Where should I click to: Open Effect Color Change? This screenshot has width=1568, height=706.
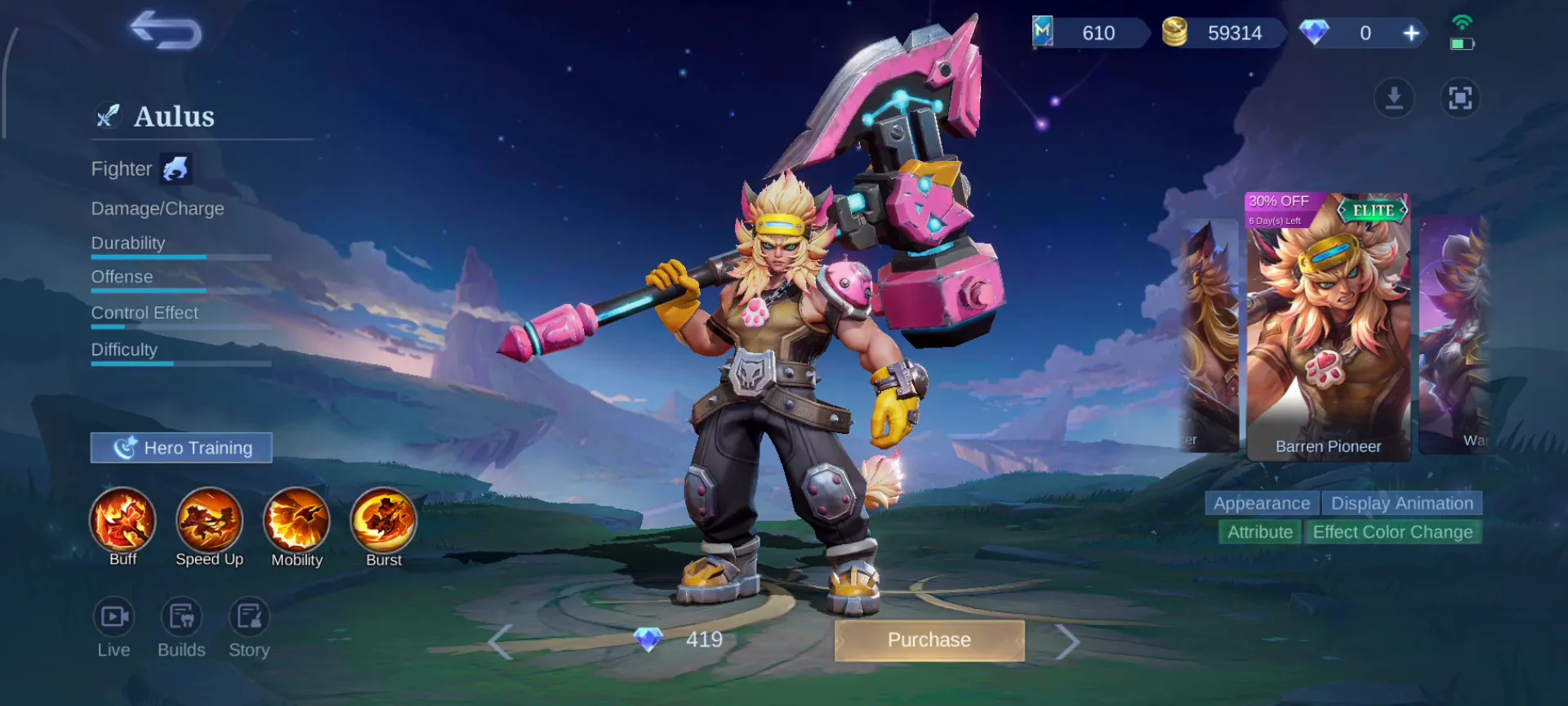pos(1392,532)
